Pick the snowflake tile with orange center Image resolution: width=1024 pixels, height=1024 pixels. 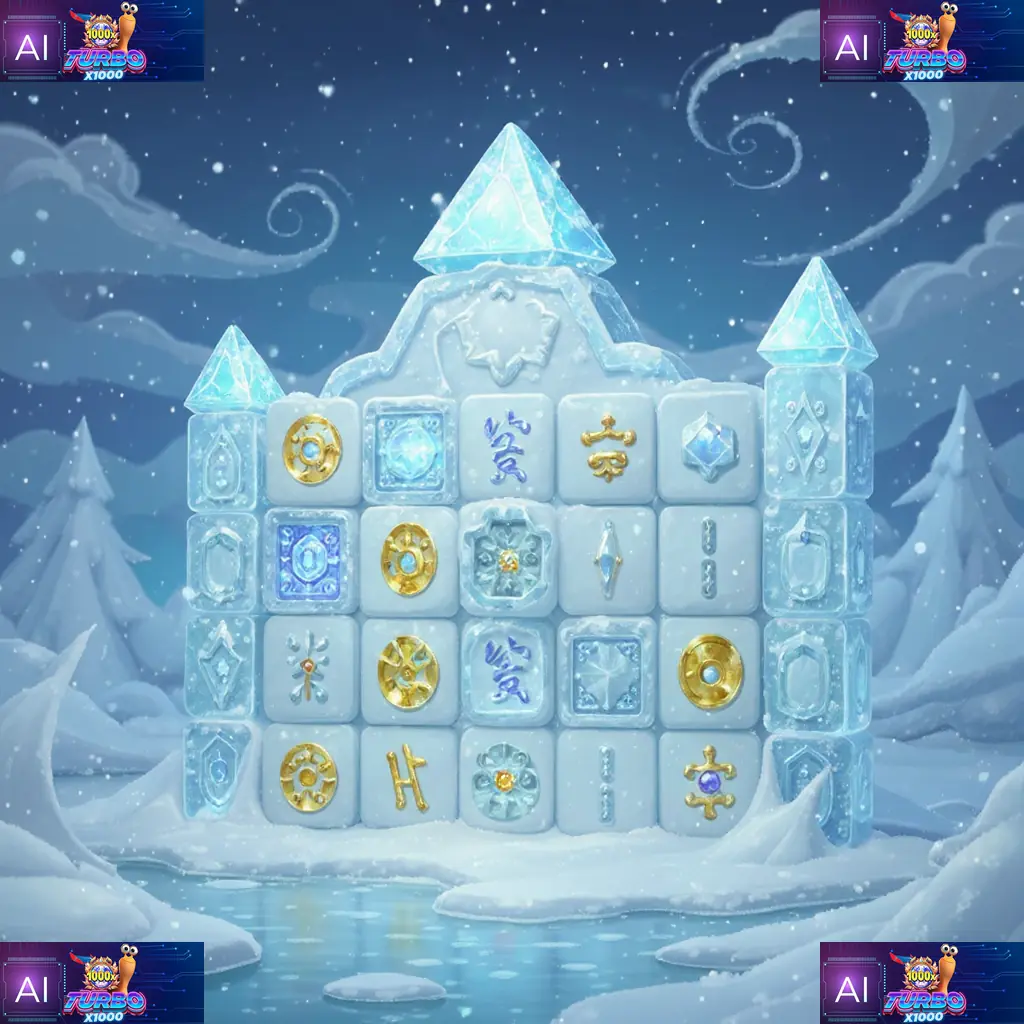(309, 665)
